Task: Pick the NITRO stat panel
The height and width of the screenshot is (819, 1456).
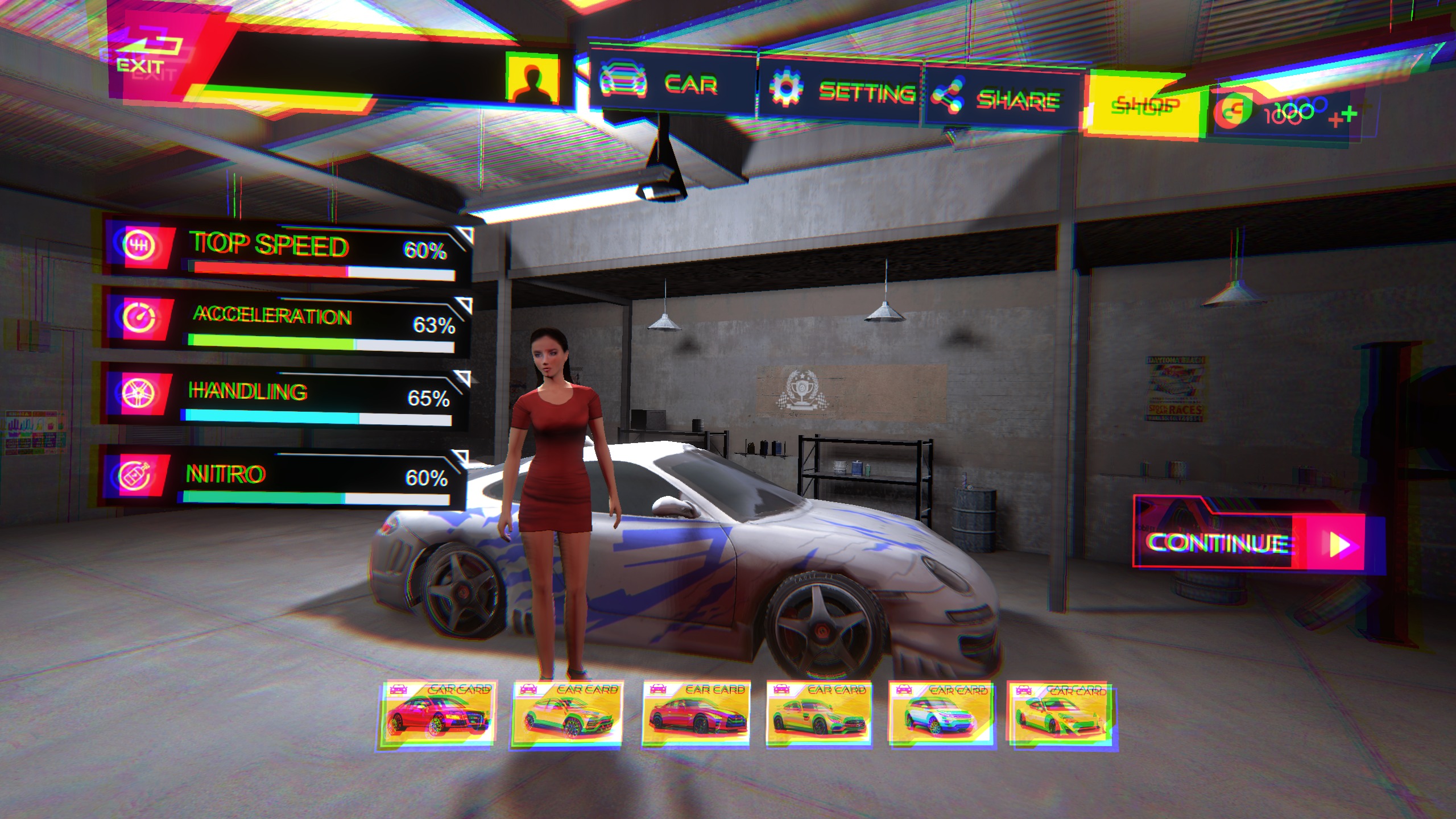Action: [x=284, y=479]
